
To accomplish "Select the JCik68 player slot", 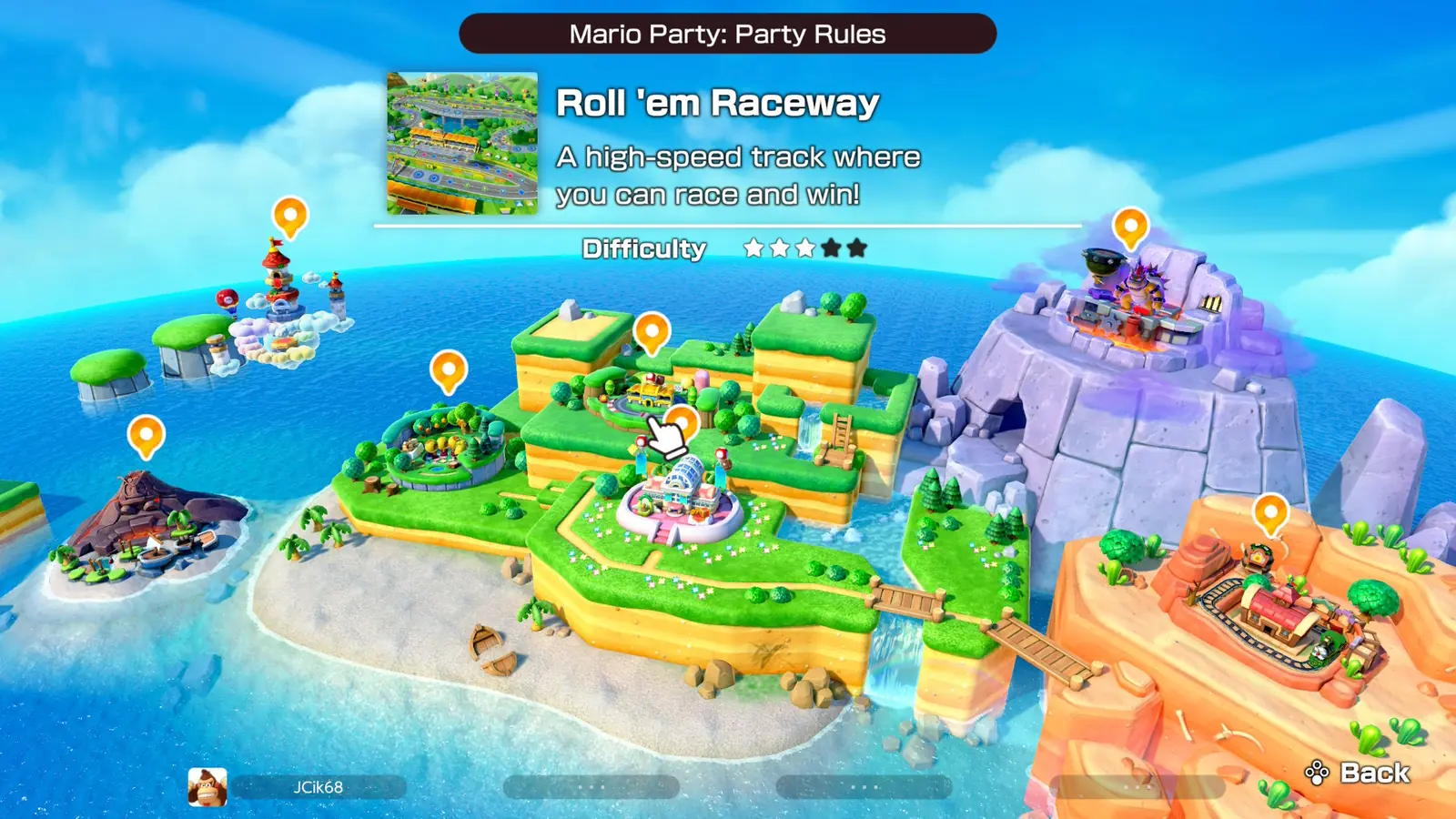I will coord(318,787).
